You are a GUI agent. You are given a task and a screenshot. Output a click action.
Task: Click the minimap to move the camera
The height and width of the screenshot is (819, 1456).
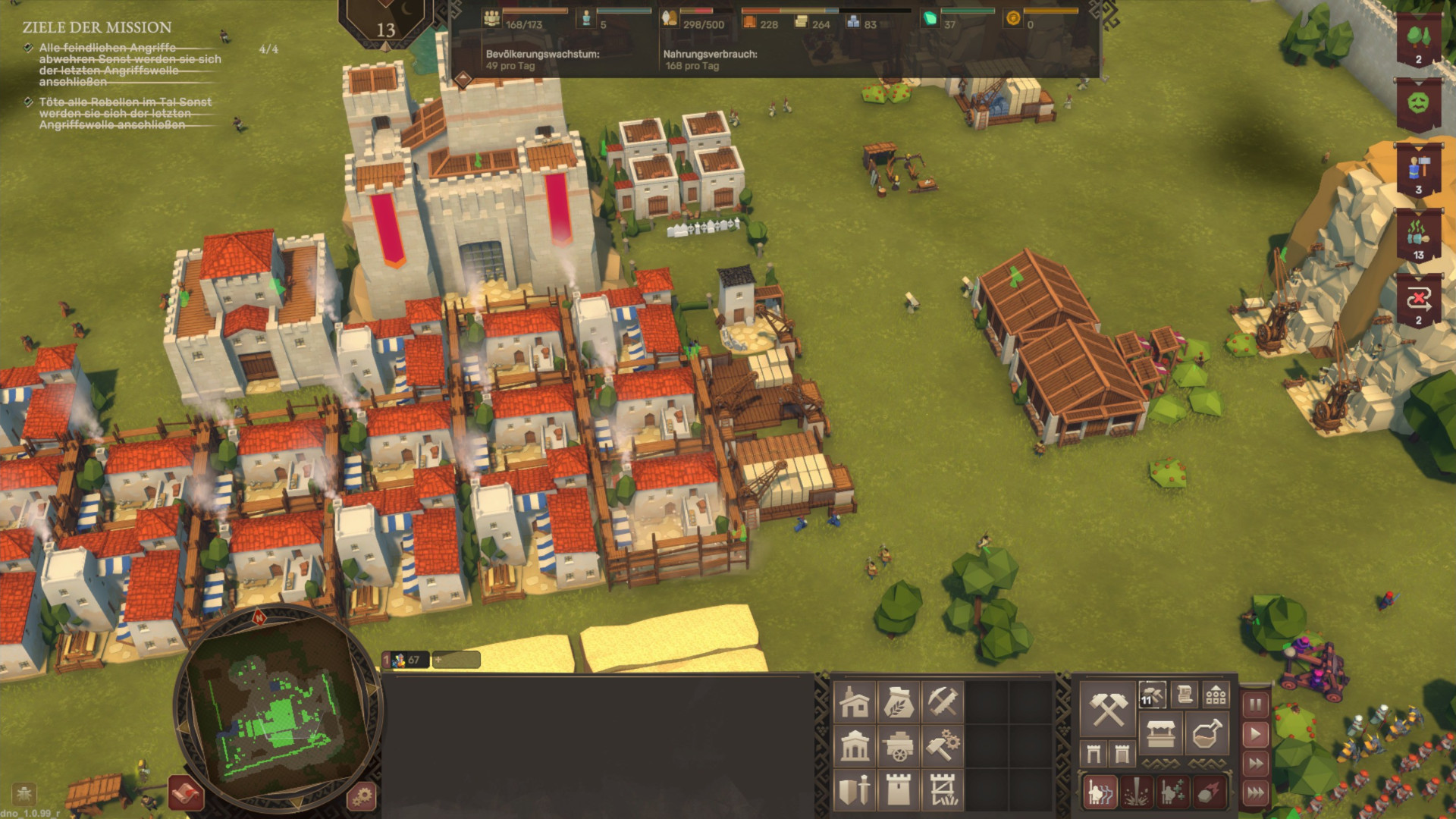[x=278, y=714]
